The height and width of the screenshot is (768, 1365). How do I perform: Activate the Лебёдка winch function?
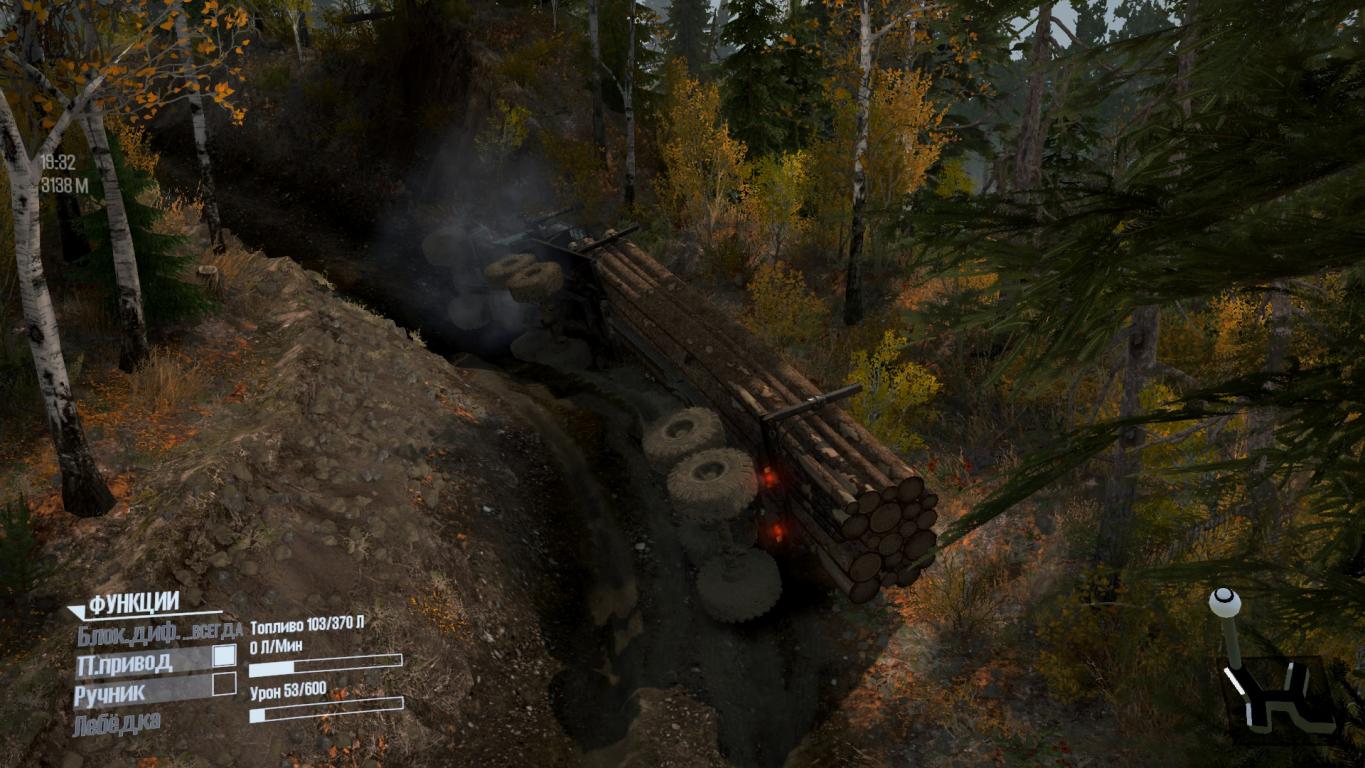point(116,723)
